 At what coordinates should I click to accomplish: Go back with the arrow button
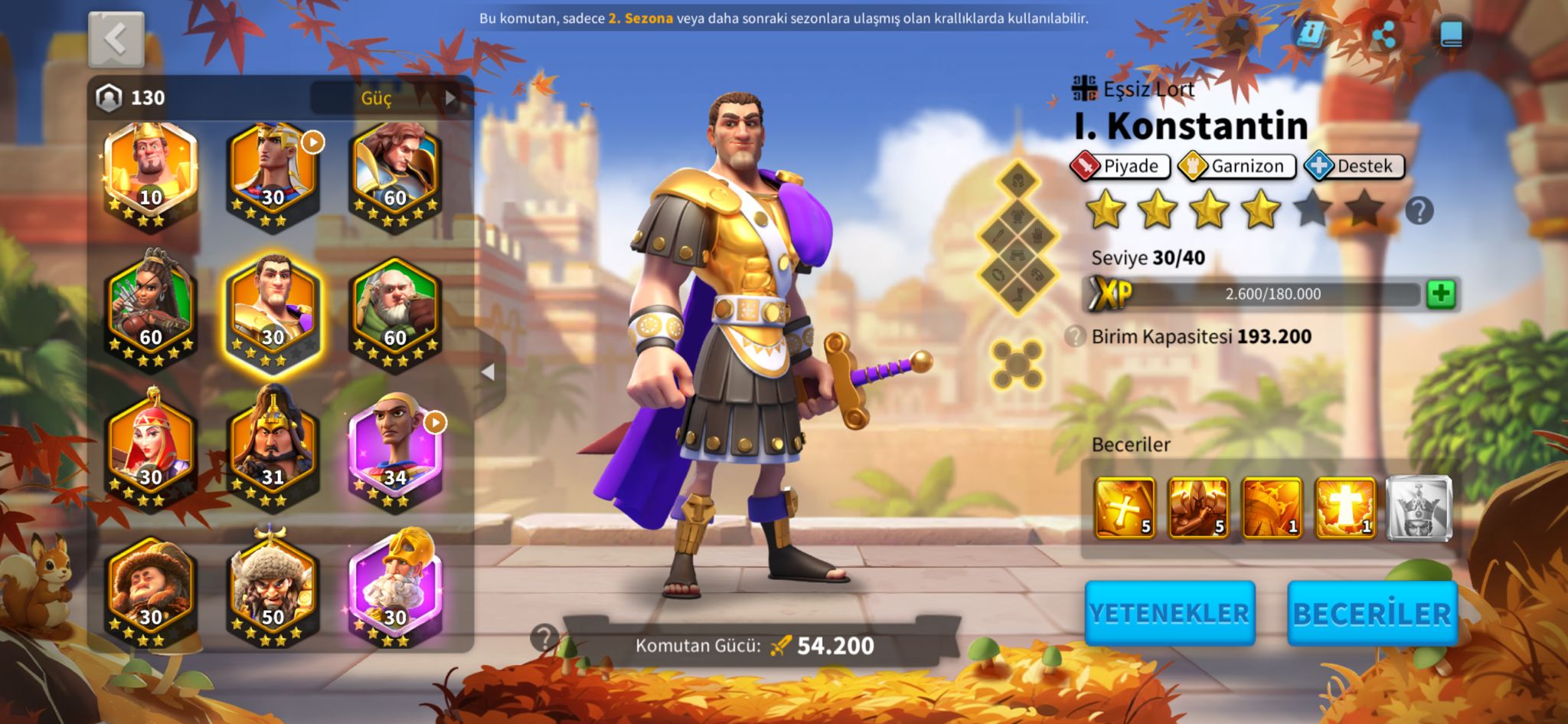point(116,39)
